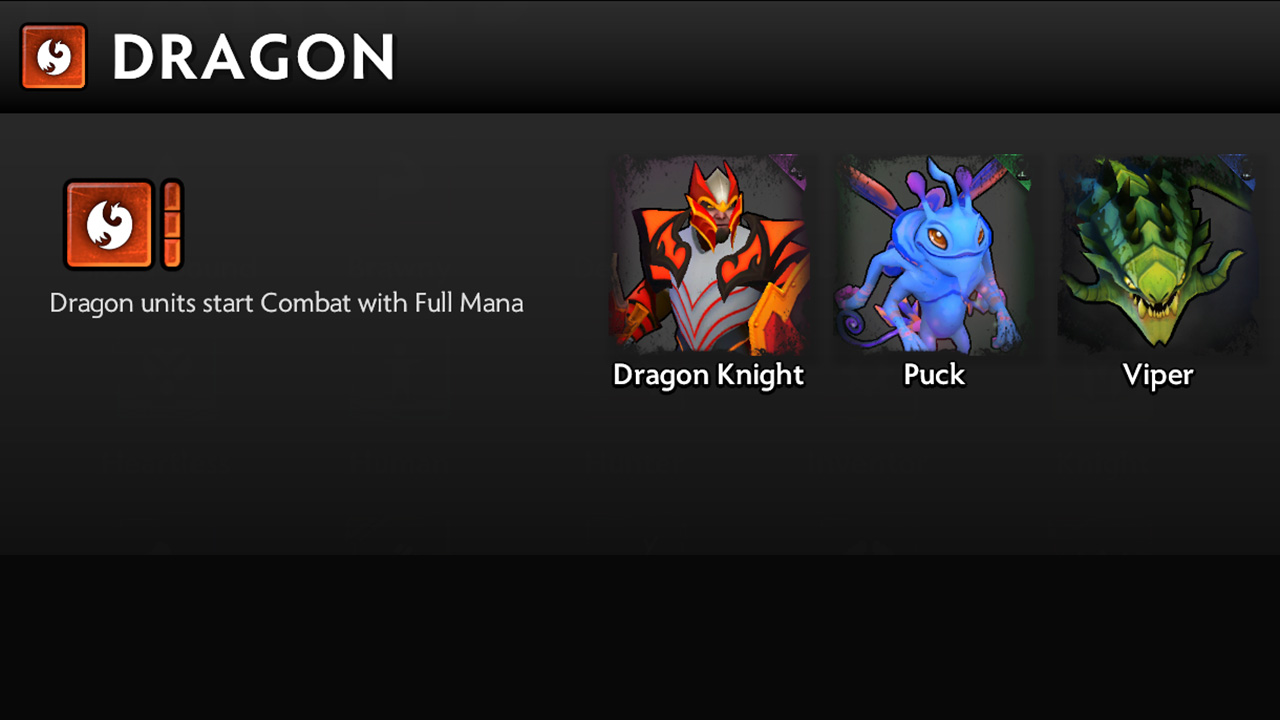Click the "Dragon units start Combat with Full Mana" text
Viewport: 1280px width, 720px height.
tap(286, 303)
